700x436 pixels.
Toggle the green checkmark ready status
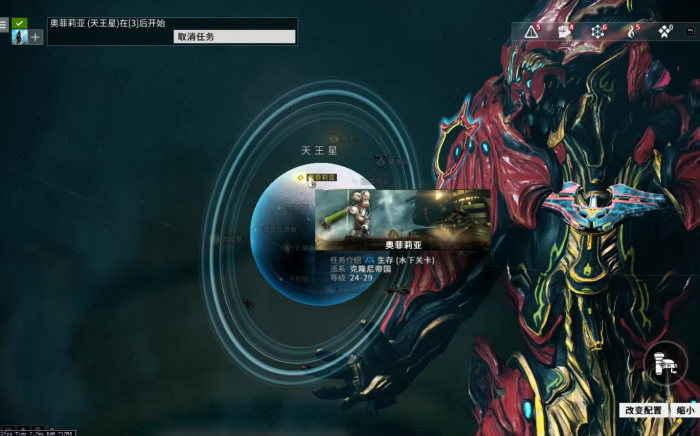[20, 23]
